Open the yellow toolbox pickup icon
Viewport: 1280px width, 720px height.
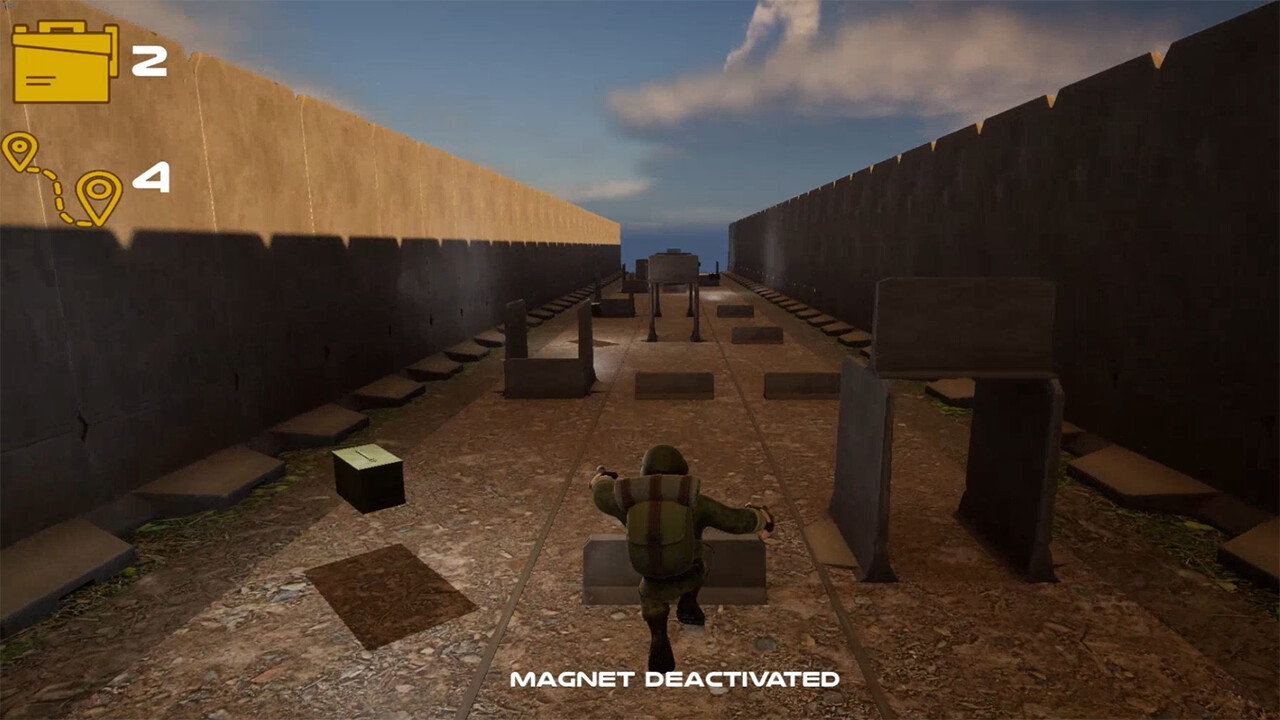pyautogui.click(x=60, y=62)
